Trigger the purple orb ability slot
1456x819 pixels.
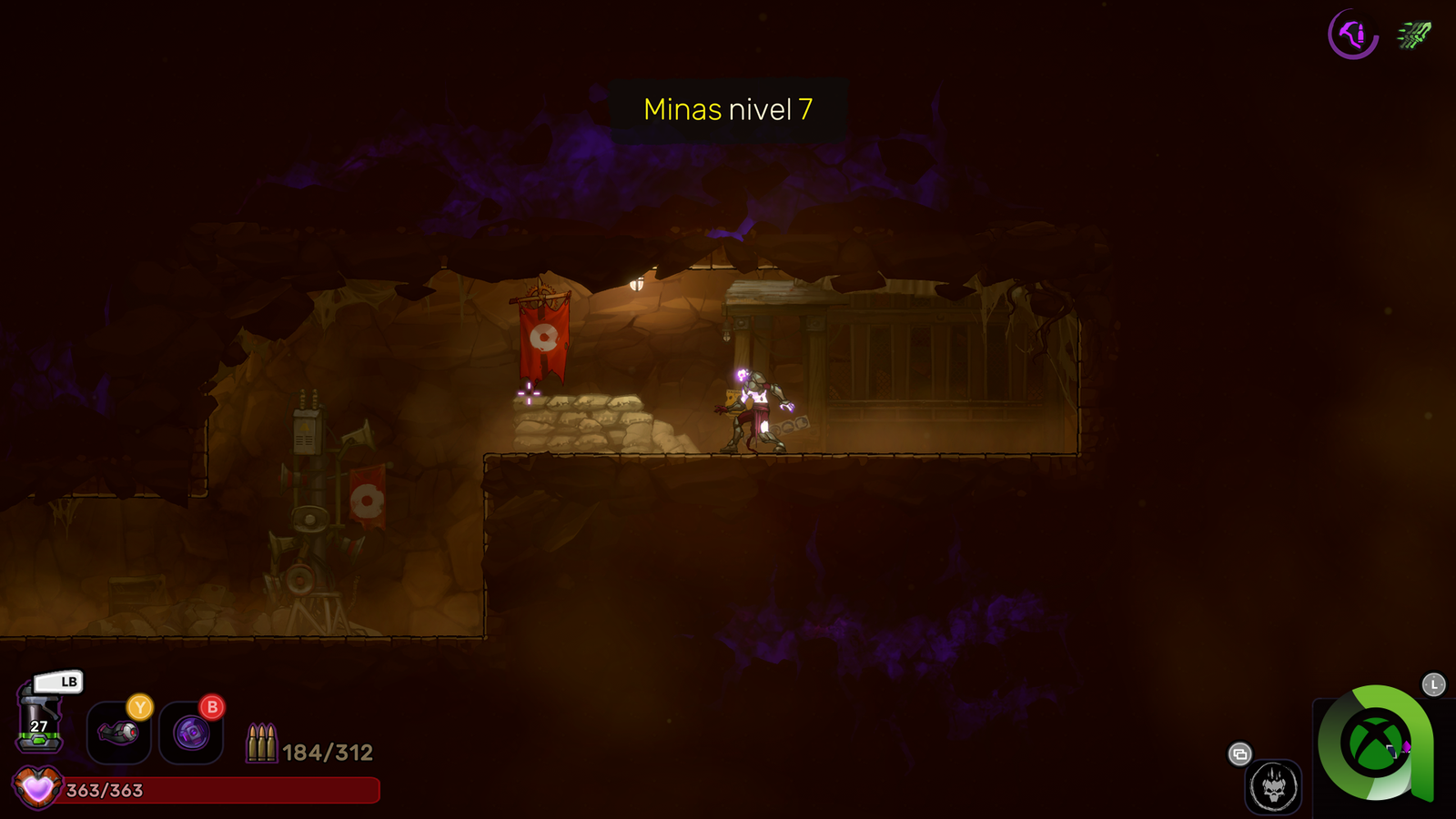[x=191, y=733]
